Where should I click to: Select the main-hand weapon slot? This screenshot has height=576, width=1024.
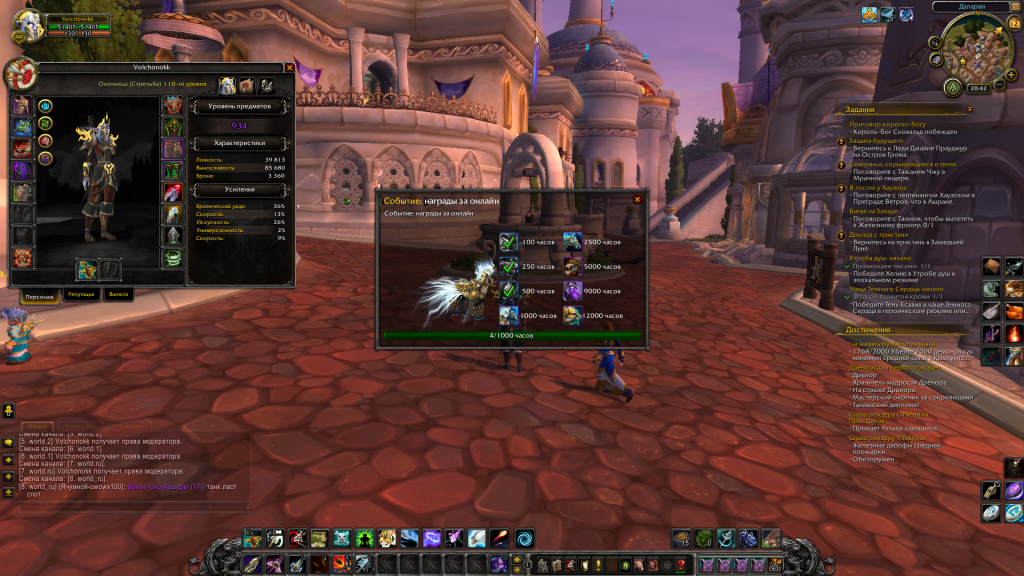click(88, 269)
